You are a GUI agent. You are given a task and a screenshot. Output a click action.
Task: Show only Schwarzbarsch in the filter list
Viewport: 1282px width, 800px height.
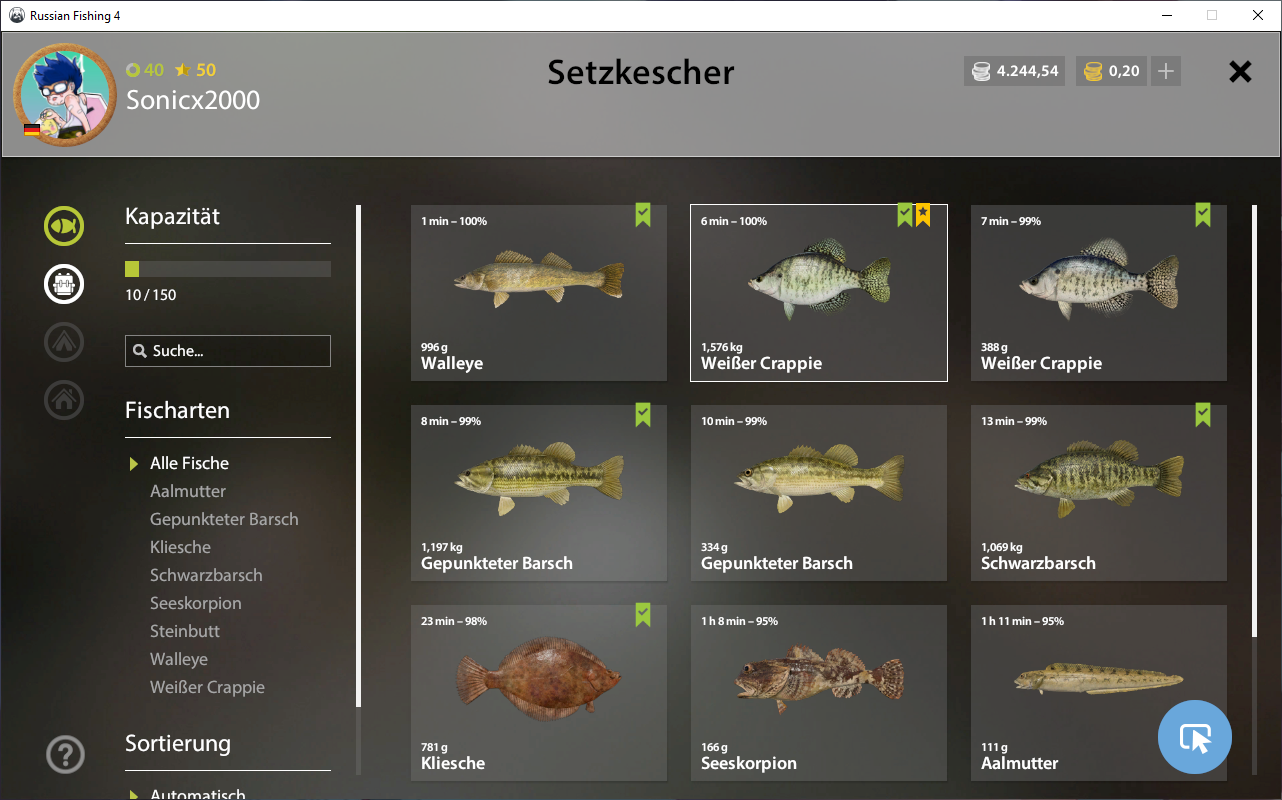click(206, 575)
